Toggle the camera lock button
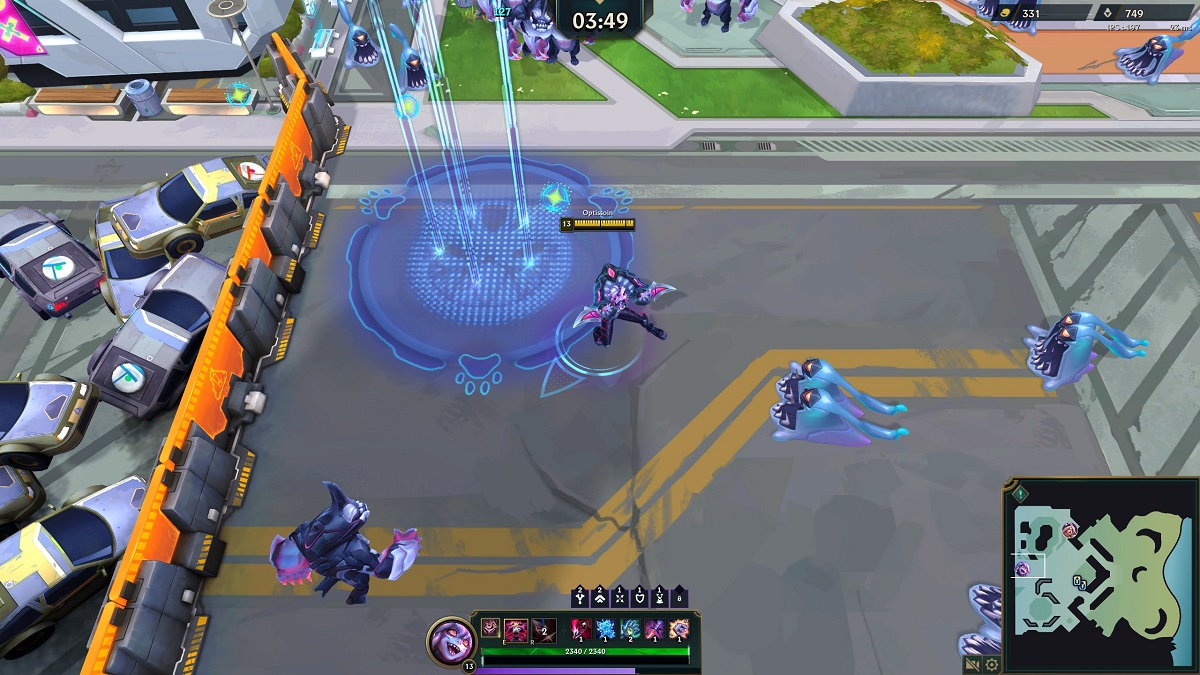This screenshot has height=675, width=1200. (x=972, y=664)
